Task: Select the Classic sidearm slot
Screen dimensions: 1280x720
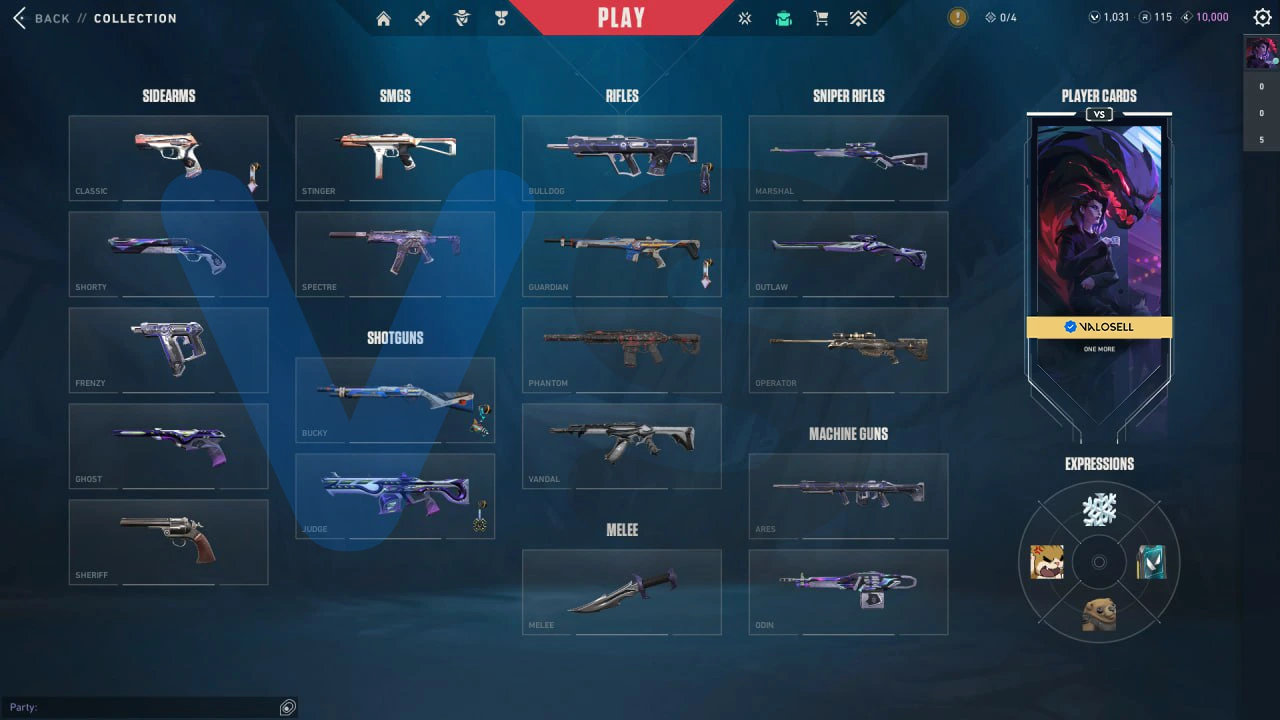Action: [x=168, y=157]
